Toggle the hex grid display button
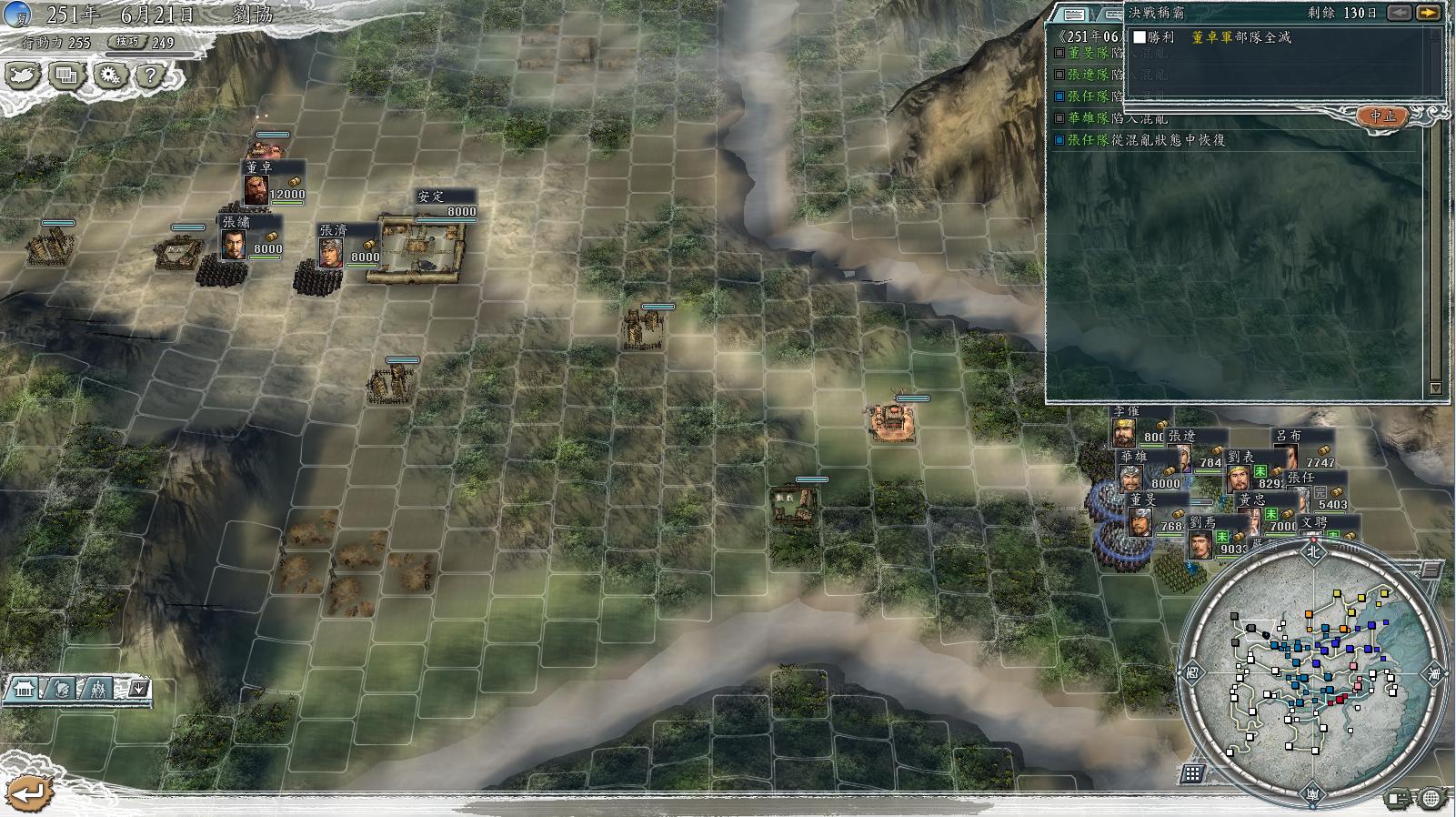 coord(1192,774)
